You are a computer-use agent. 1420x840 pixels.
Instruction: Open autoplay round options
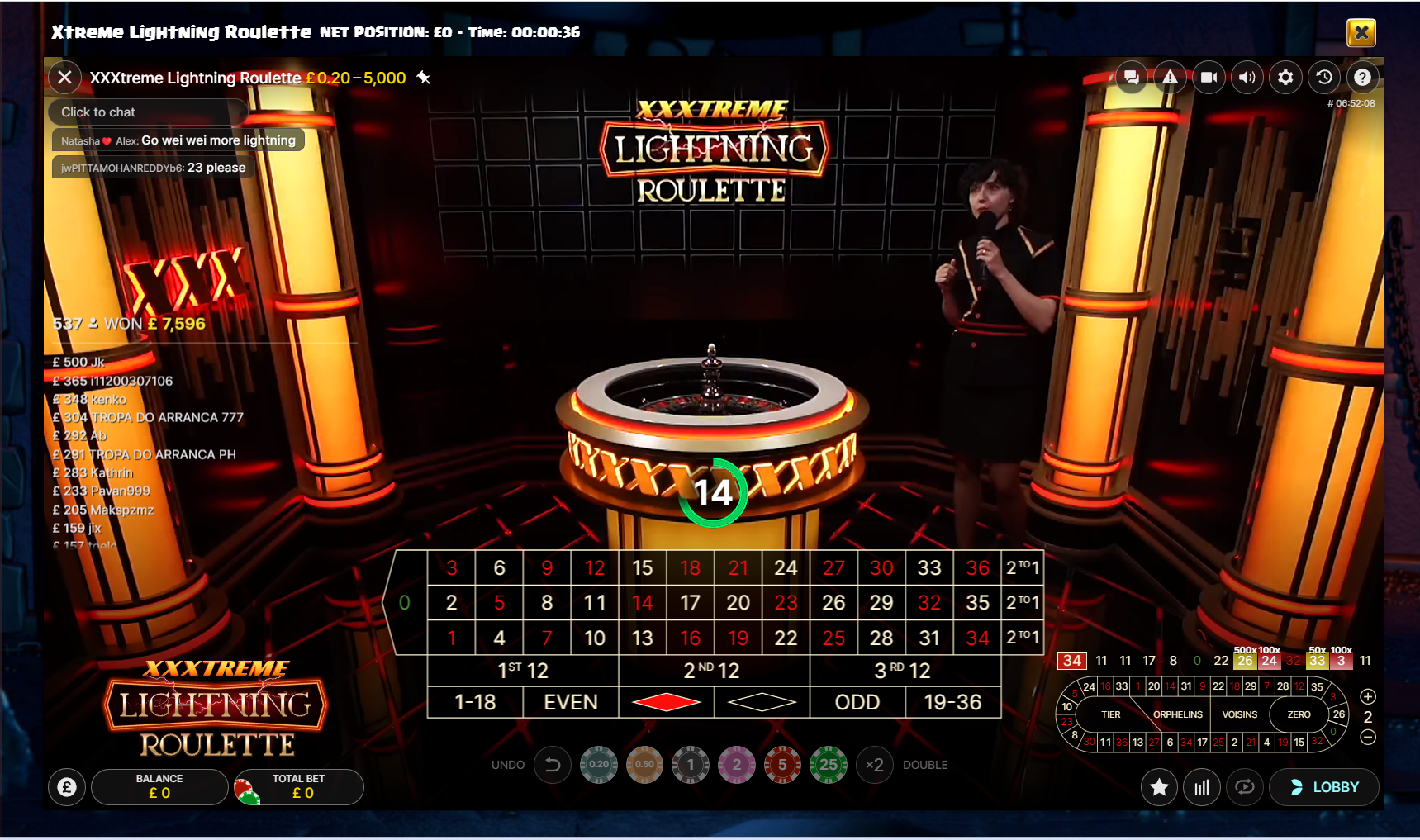(x=1246, y=786)
